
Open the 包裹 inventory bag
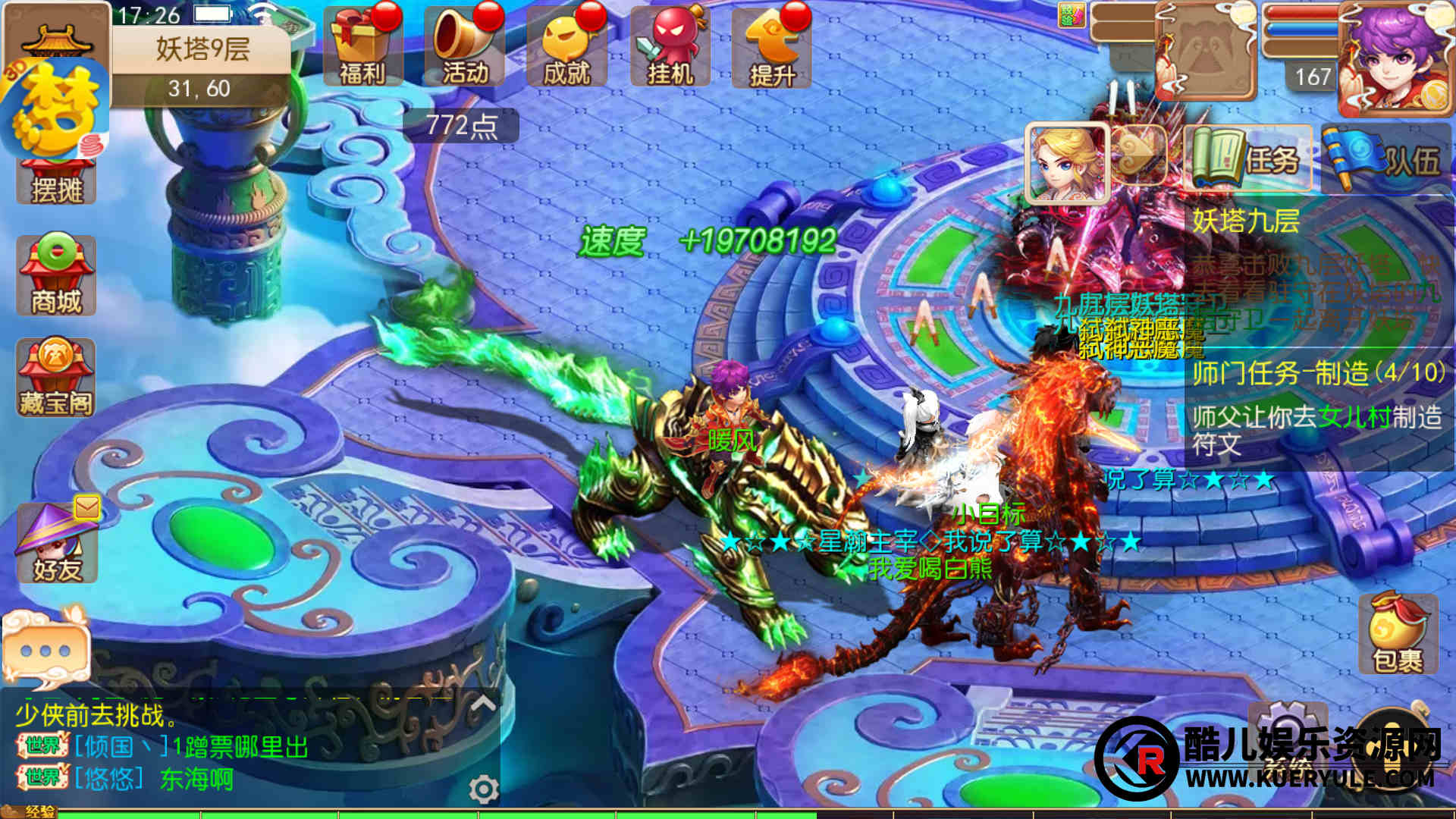pos(1398,634)
